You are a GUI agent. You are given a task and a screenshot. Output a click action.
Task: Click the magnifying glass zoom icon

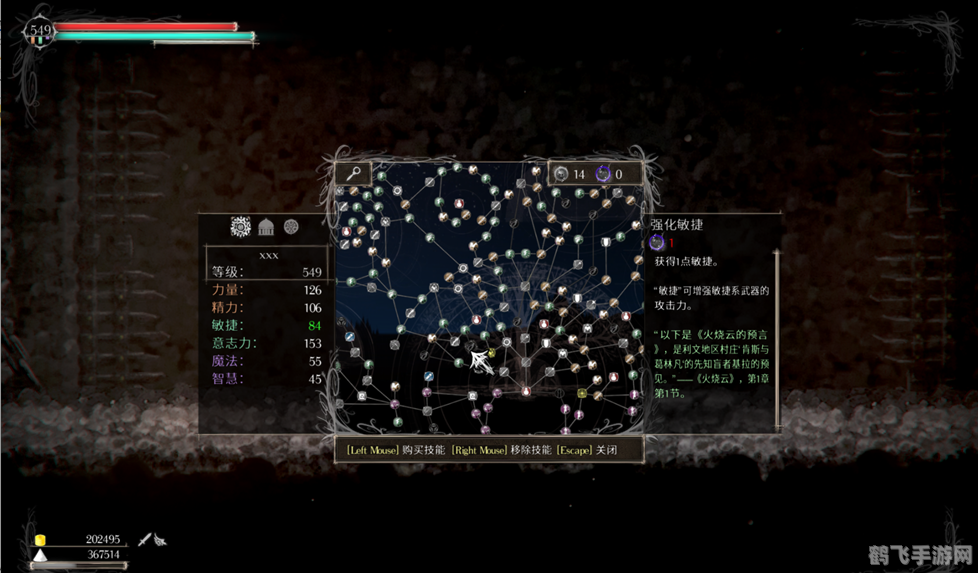[352, 173]
